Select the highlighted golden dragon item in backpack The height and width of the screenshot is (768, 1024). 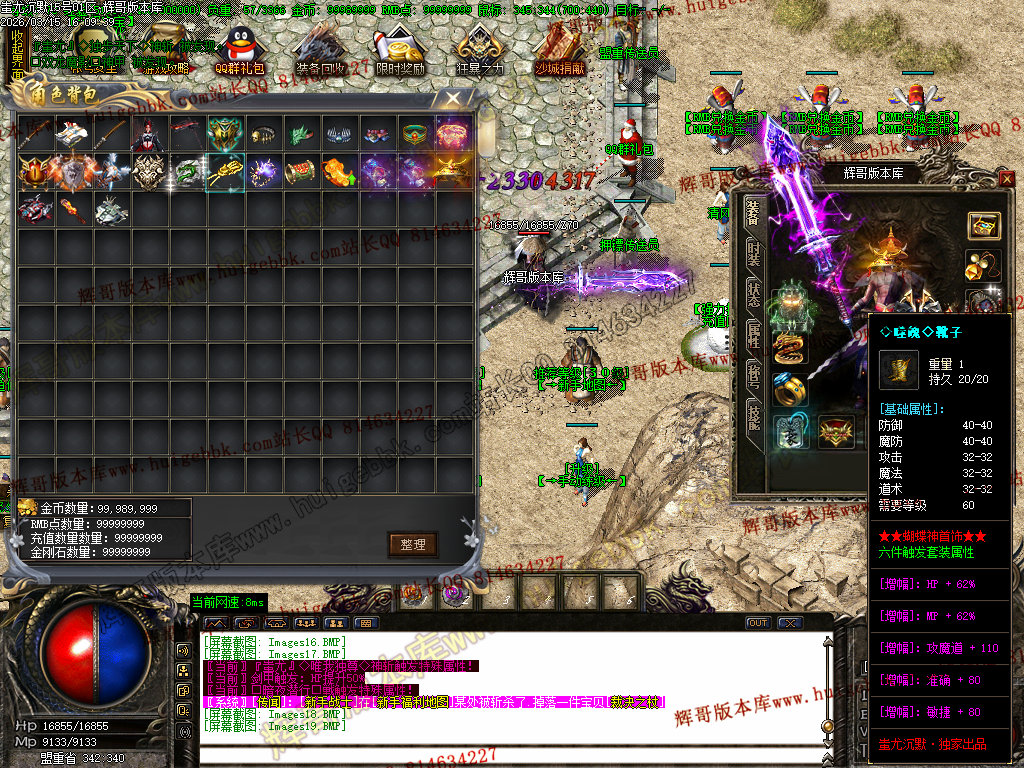(x=225, y=172)
